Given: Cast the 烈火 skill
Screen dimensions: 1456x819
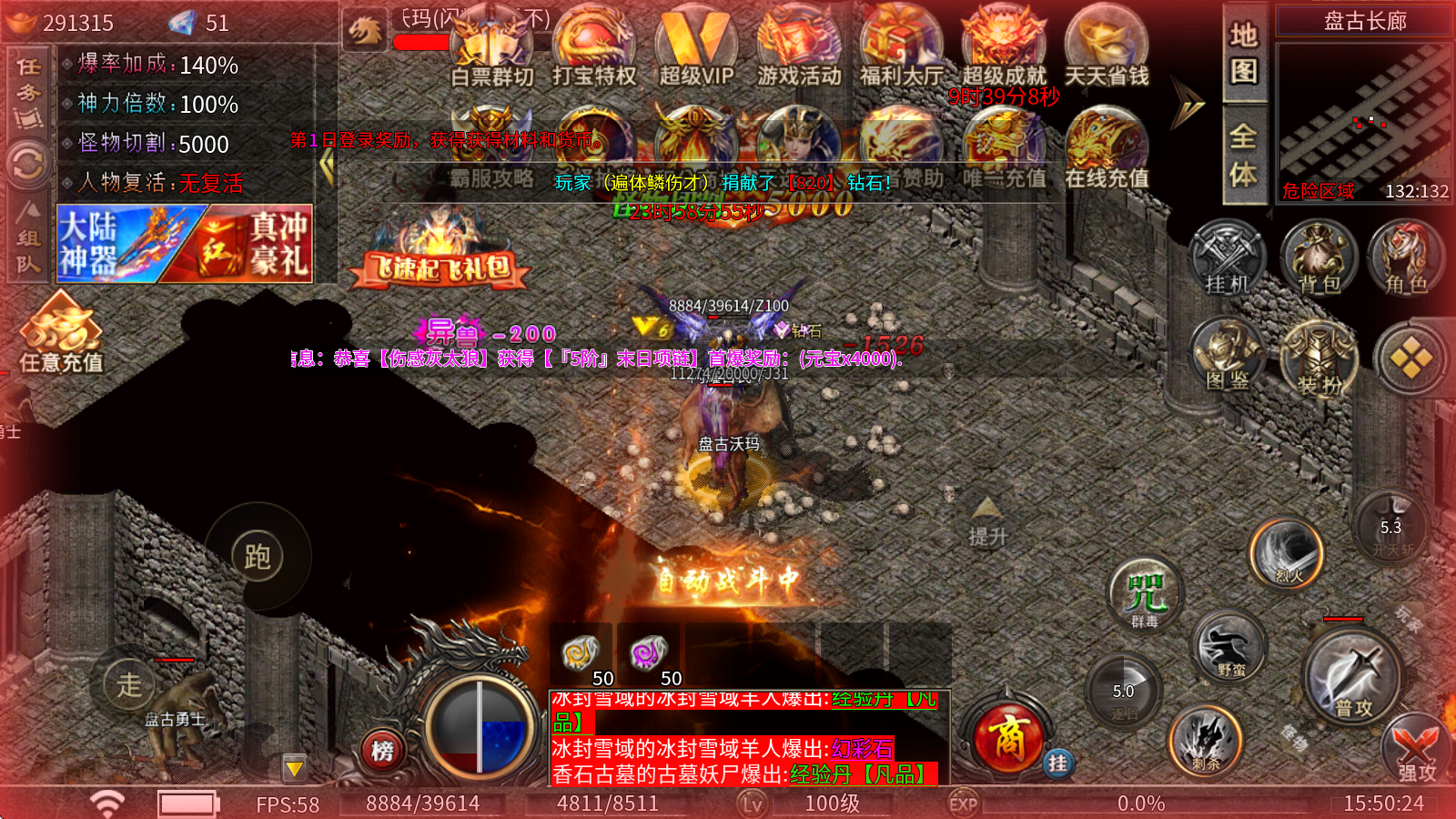Looking at the screenshot, I should point(1287,552).
